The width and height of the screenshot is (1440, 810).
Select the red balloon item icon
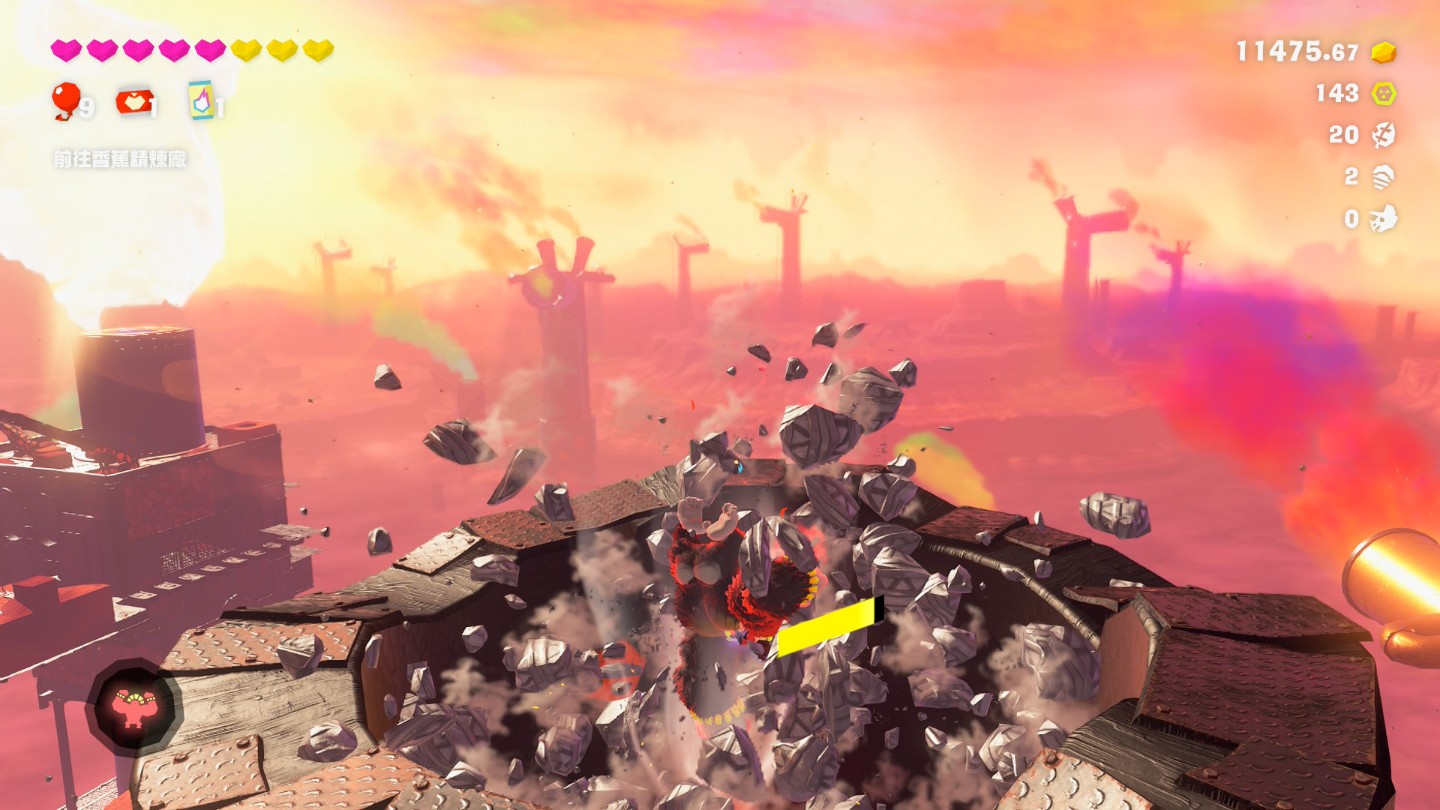[66, 100]
